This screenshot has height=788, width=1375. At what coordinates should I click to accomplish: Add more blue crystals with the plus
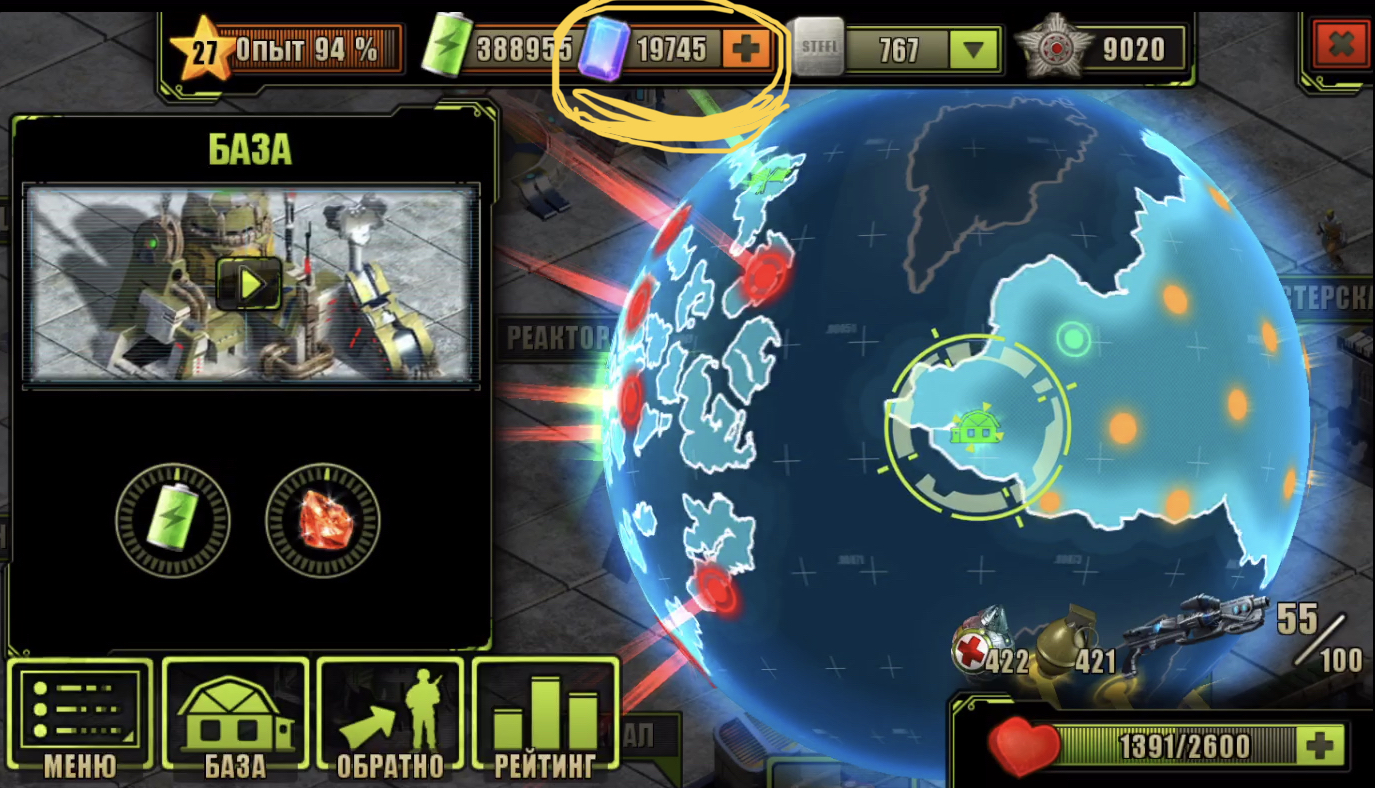(x=747, y=48)
